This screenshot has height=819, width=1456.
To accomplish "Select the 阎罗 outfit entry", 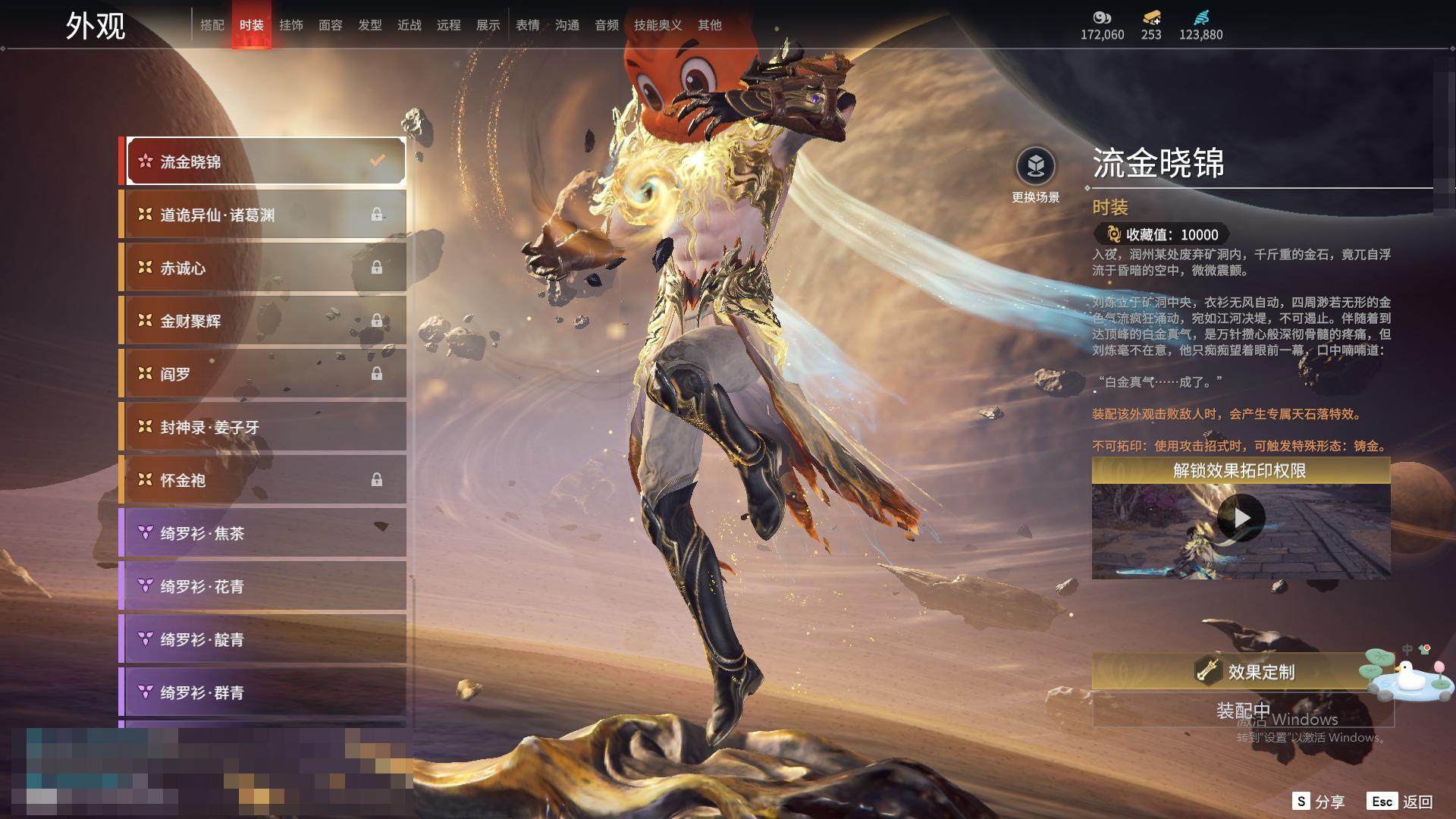I will coord(262,374).
